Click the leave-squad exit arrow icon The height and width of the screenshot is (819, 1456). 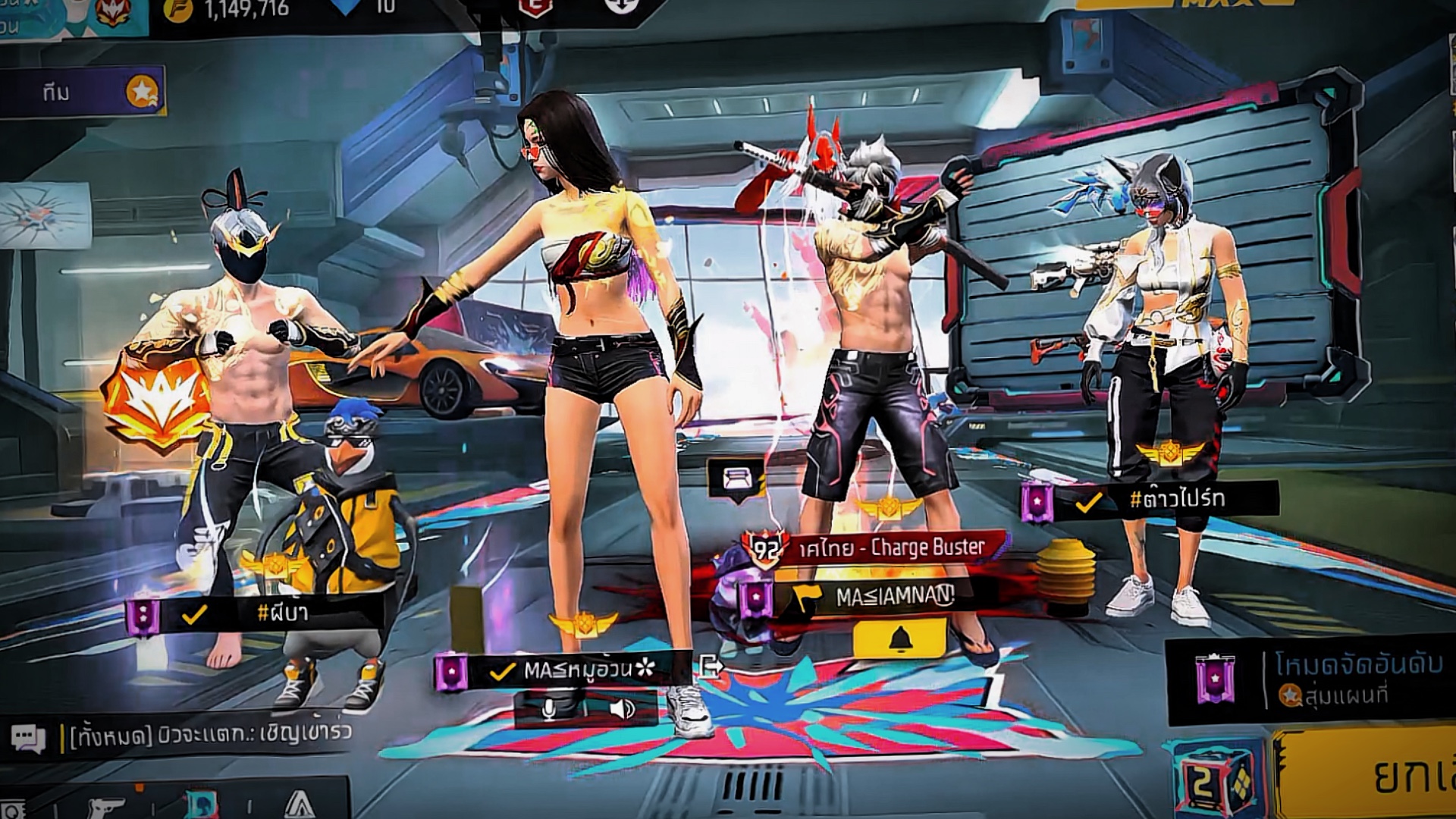711,667
